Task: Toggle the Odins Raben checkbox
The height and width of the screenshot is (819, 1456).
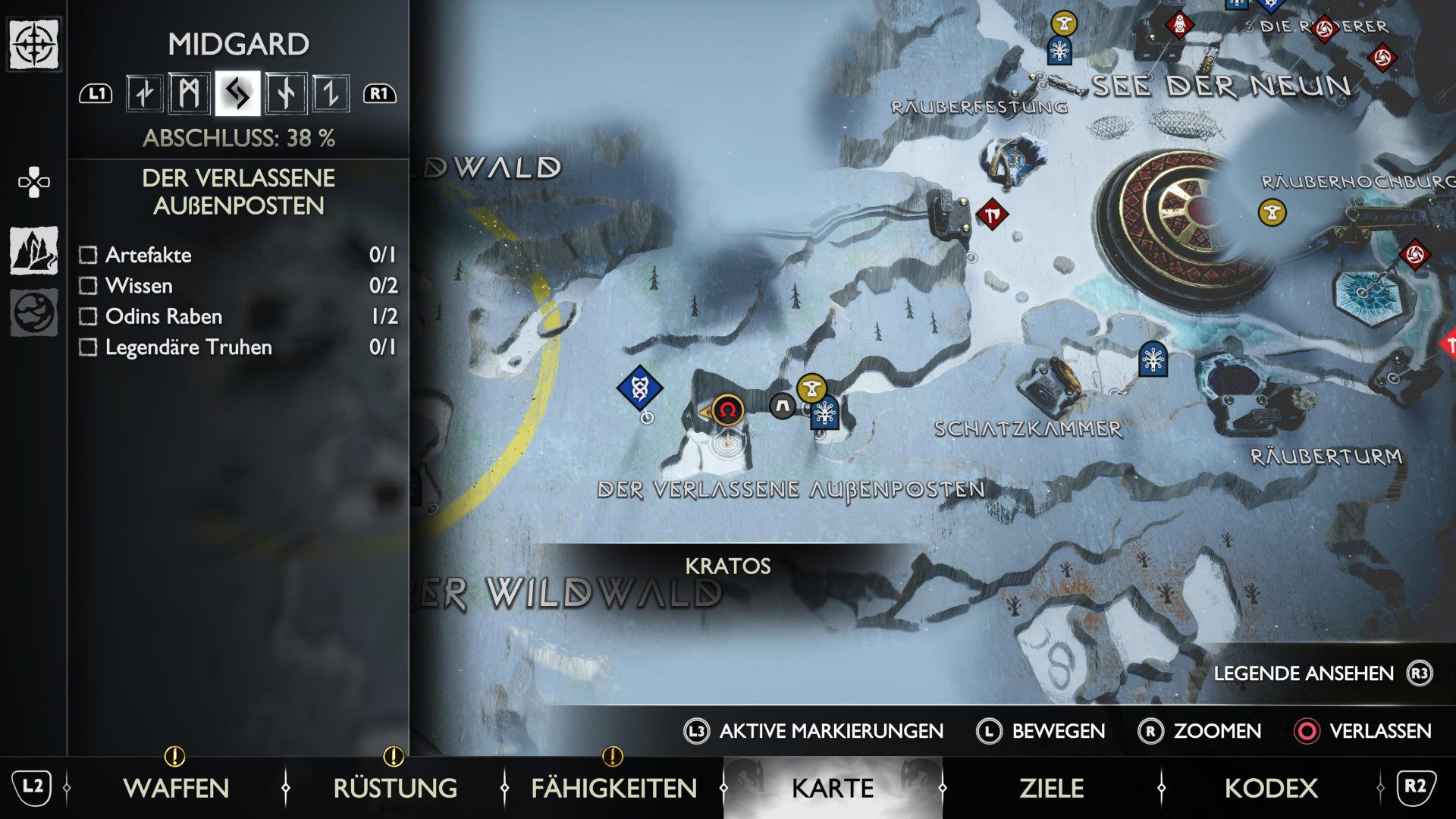Action: click(89, 316)
